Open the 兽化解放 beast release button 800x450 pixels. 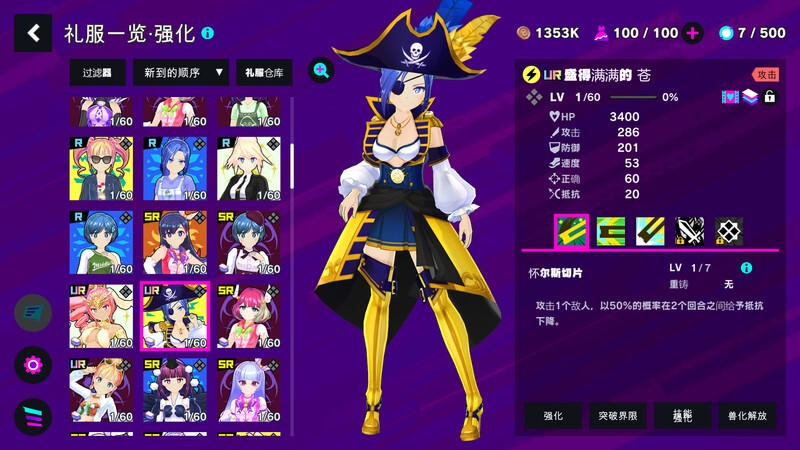click(x=747, y=415)
